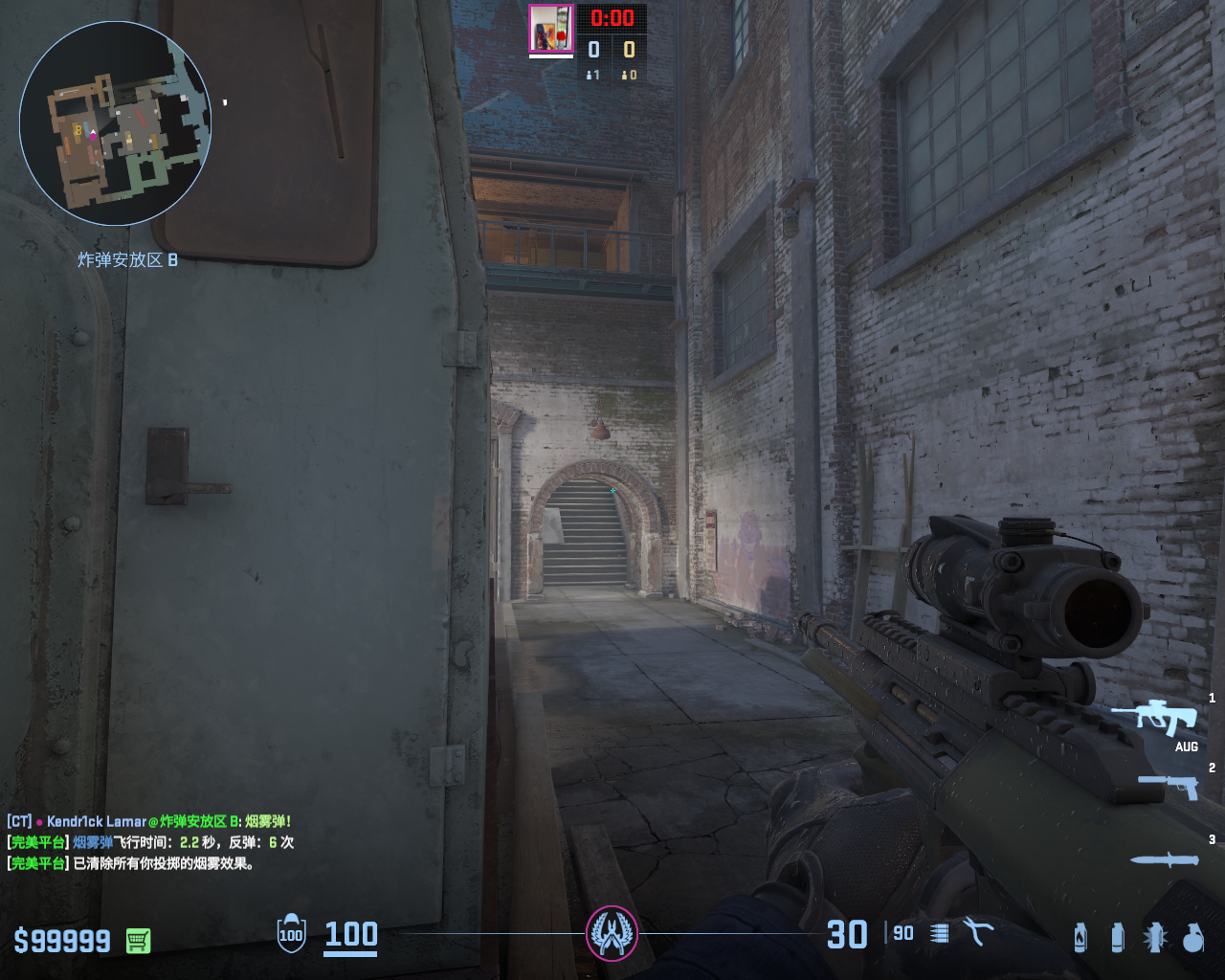
Task: Click the circular radar minimap
Action: 115,124
